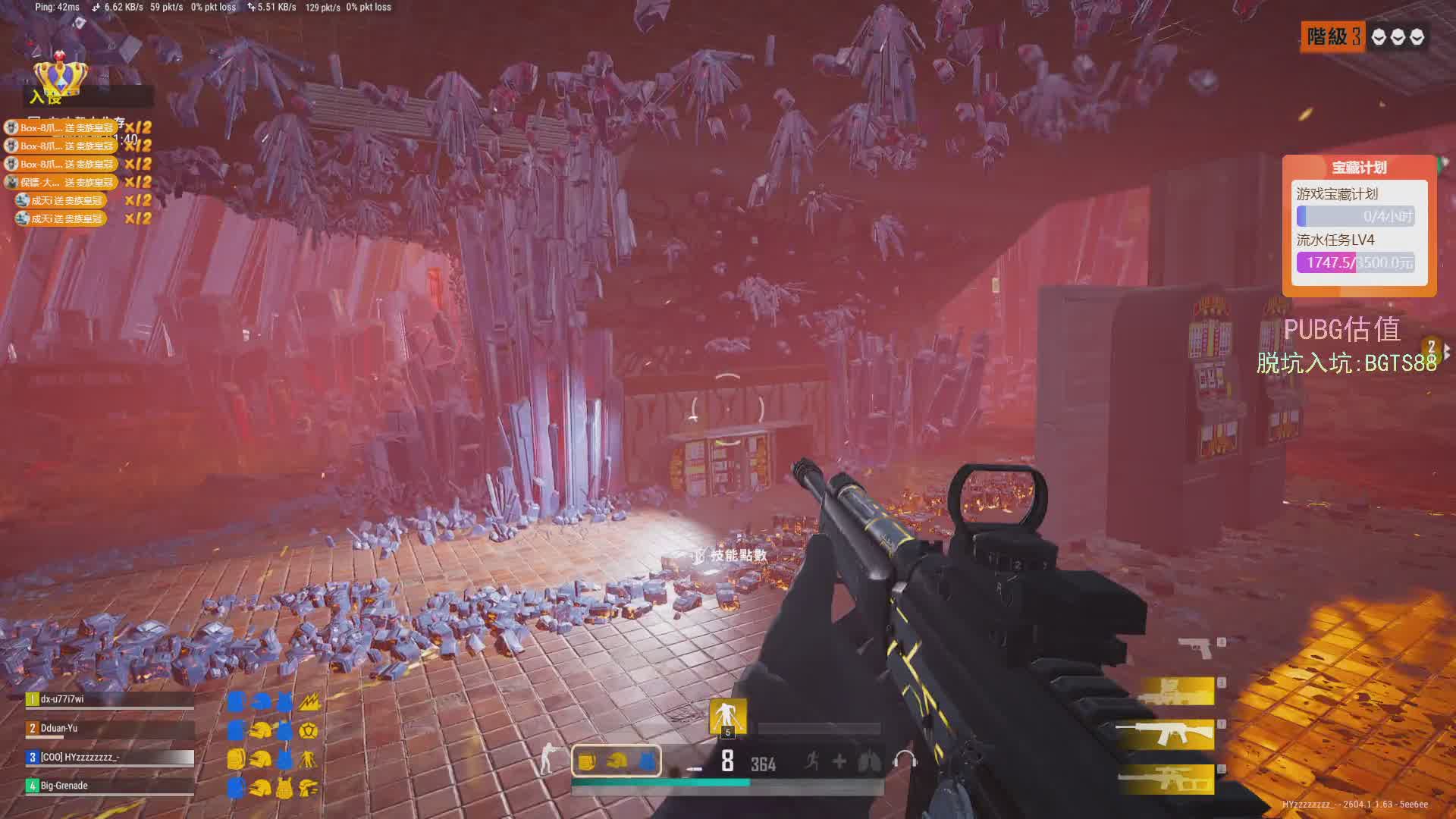Click the lightning bolt perk icon
Viewport: 1456px width, 819px height.
[x=309, y=702]
